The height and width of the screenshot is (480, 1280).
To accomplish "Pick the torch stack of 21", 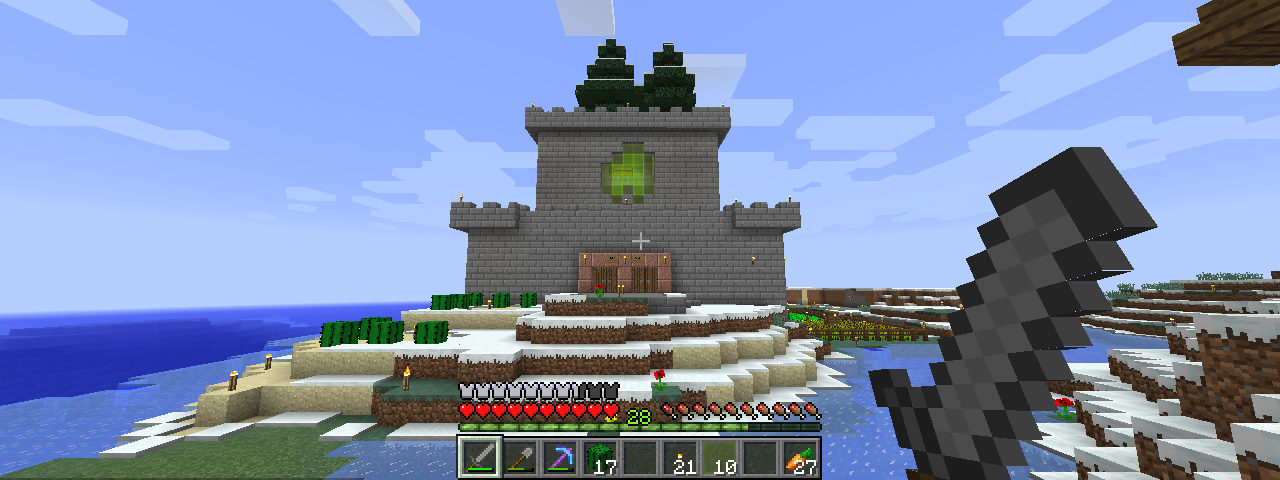I will click(x=680, y=458).
